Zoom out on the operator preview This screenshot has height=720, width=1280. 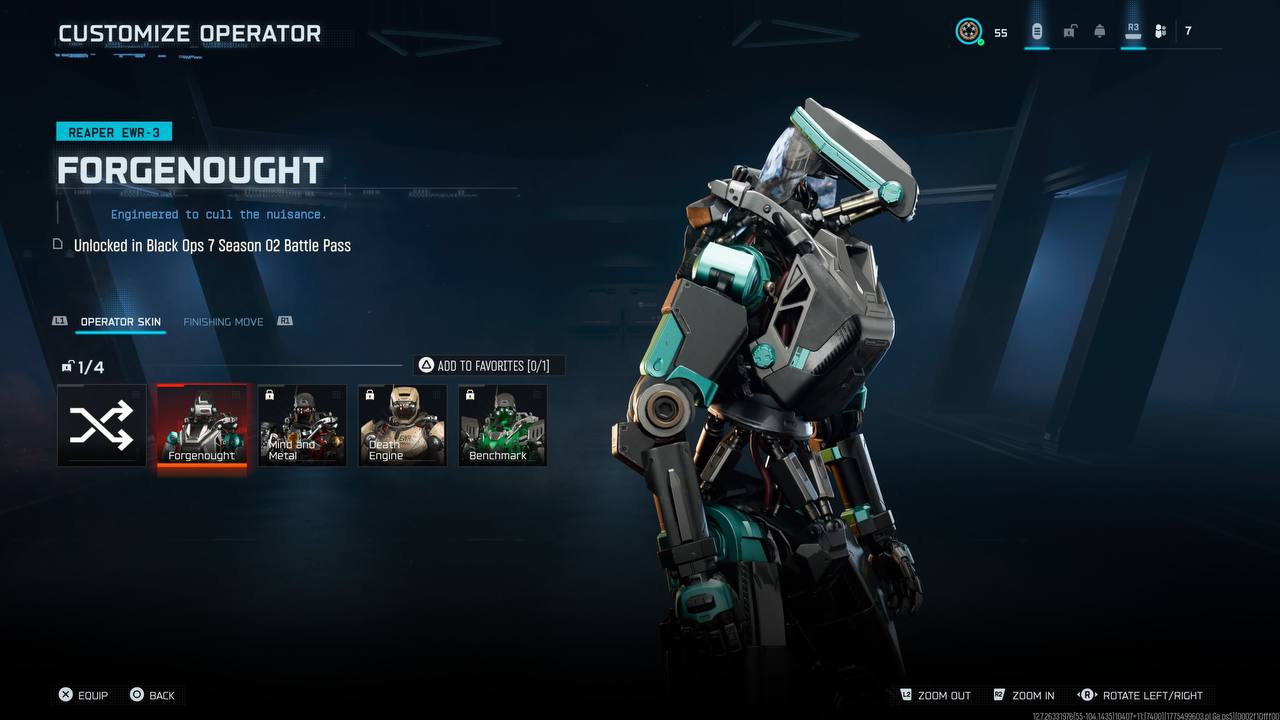pyautogui.click(x=935, y=695)
